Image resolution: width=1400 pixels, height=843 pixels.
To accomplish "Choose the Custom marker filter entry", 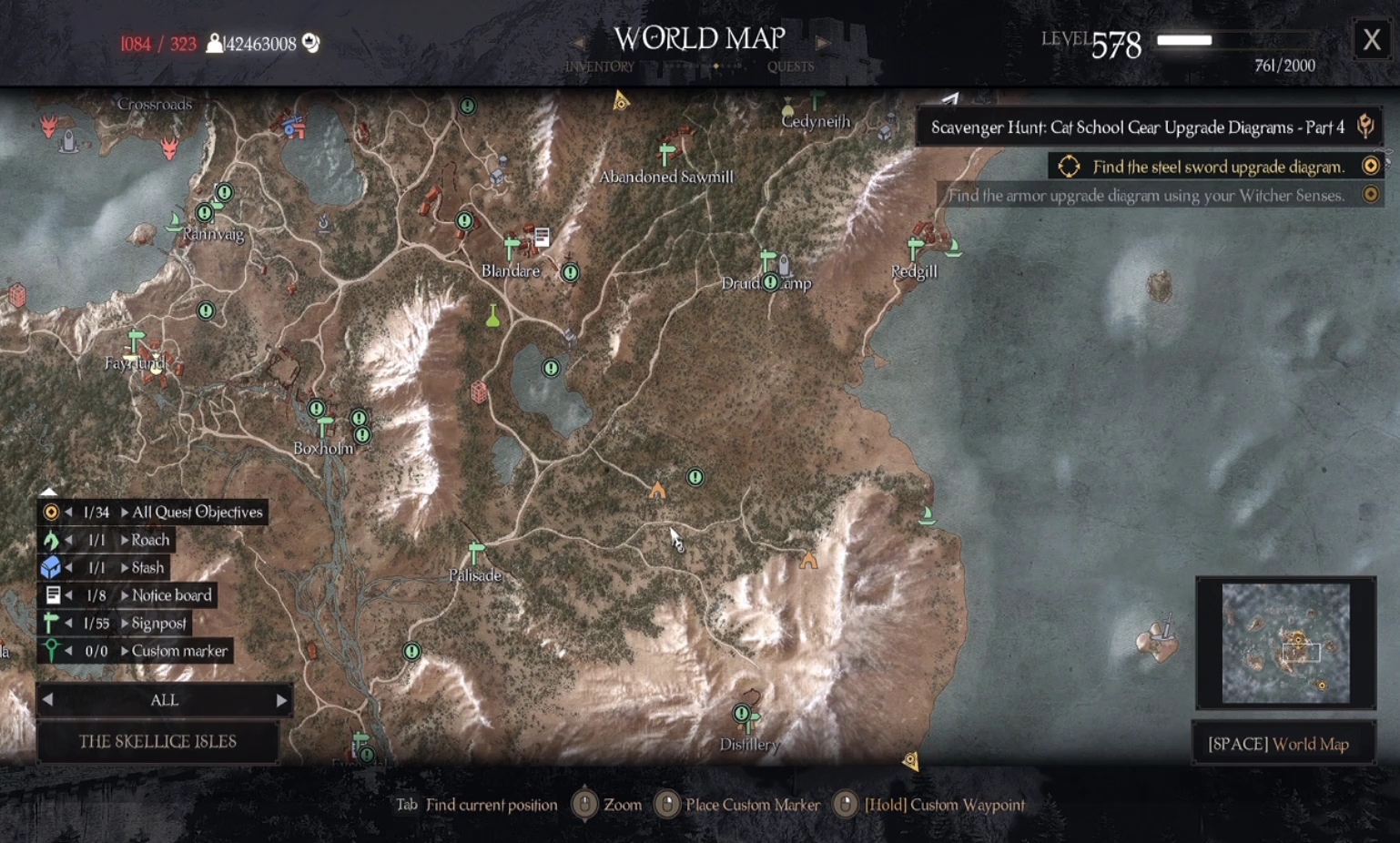I will click(x=179, y=651).
